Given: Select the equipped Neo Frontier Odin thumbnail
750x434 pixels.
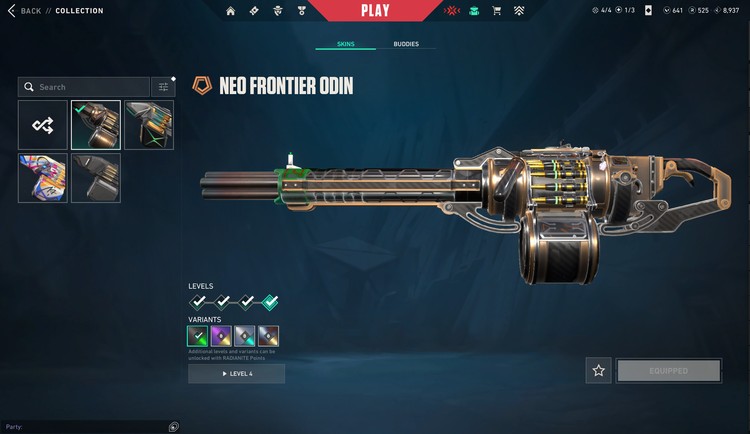Looking at the screenshot, I should (x=96, y=125).
